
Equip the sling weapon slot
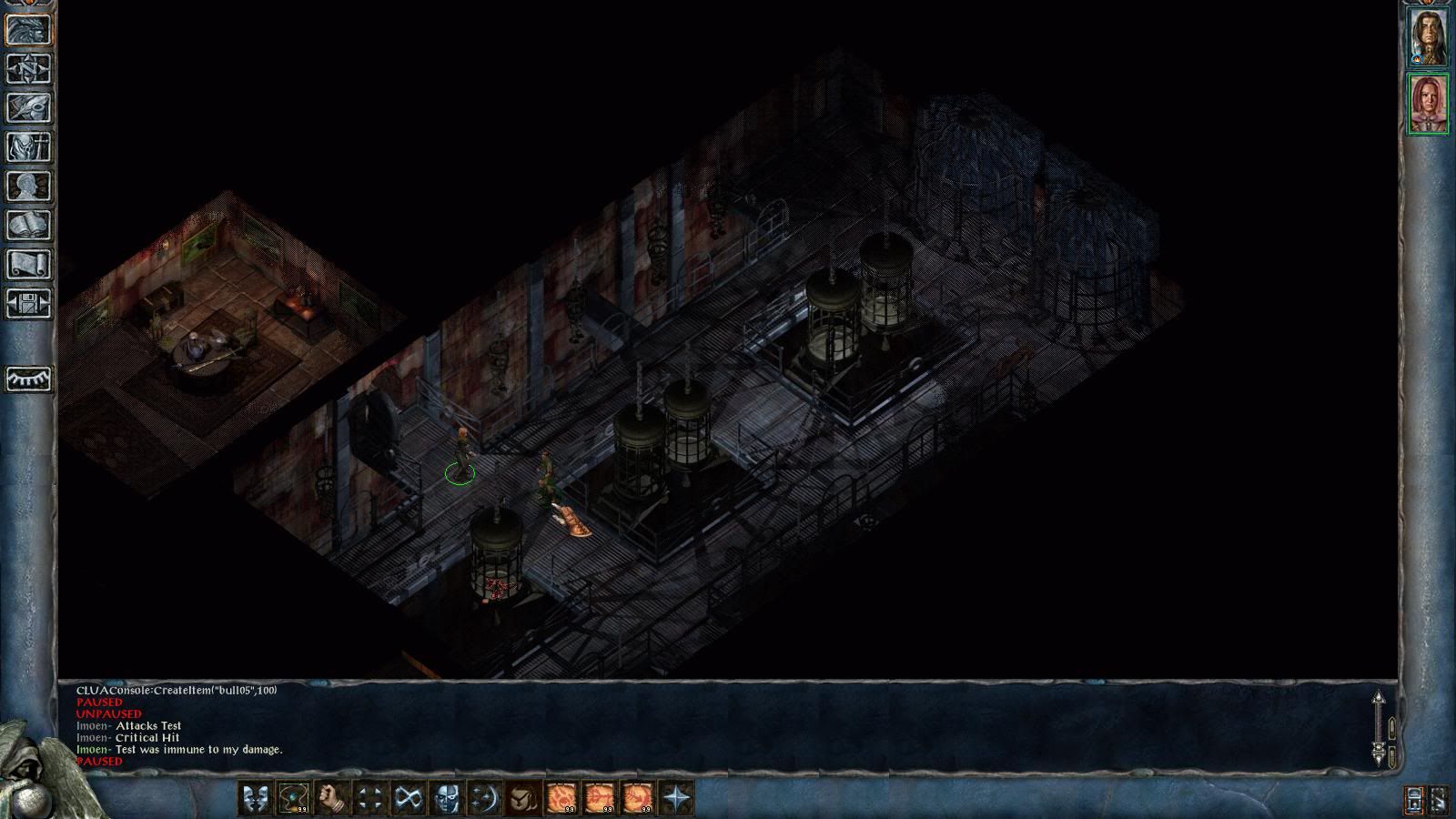pos(293,798)
